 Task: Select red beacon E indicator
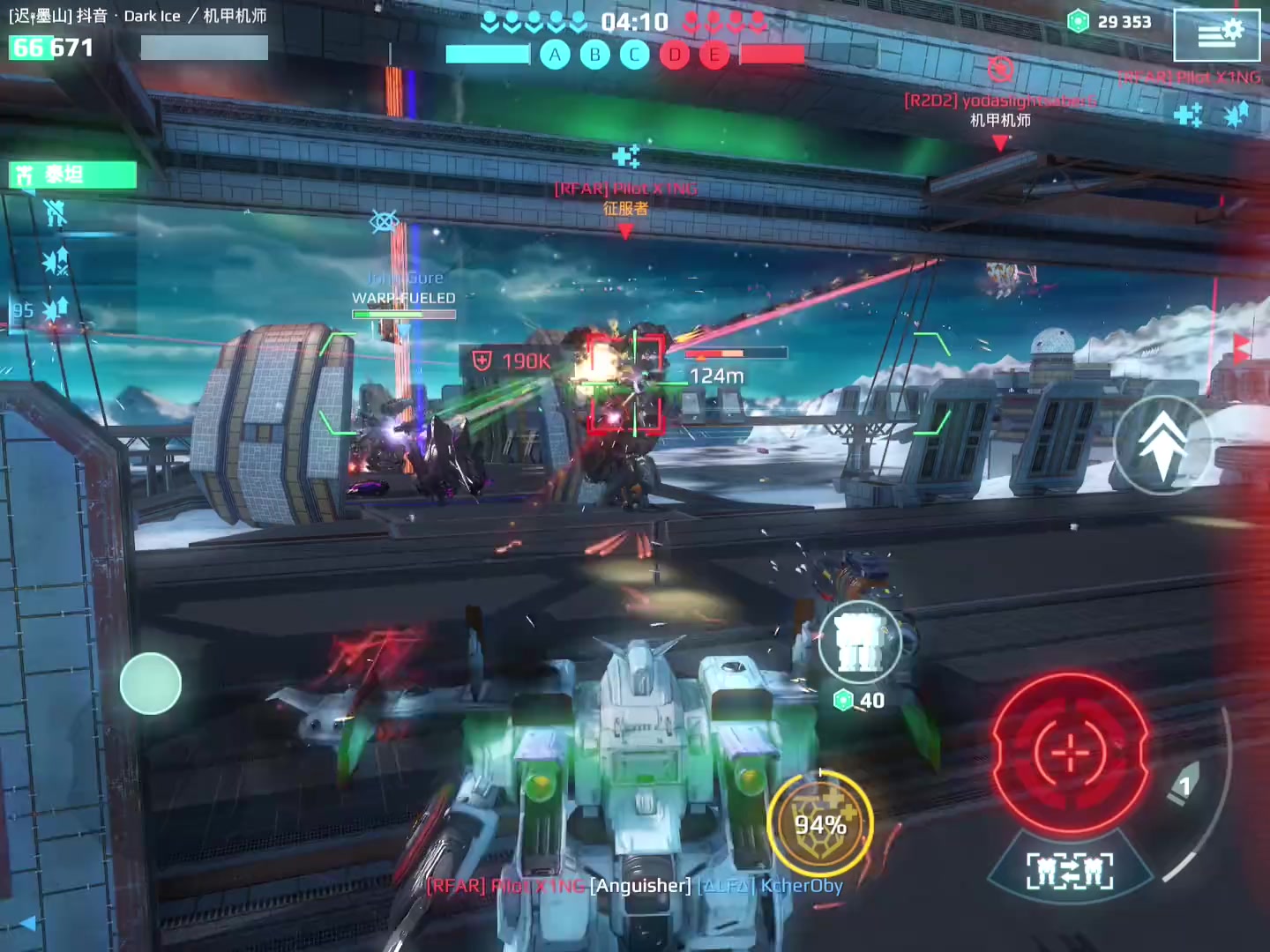pyautogui.click(x=714, y=56)
